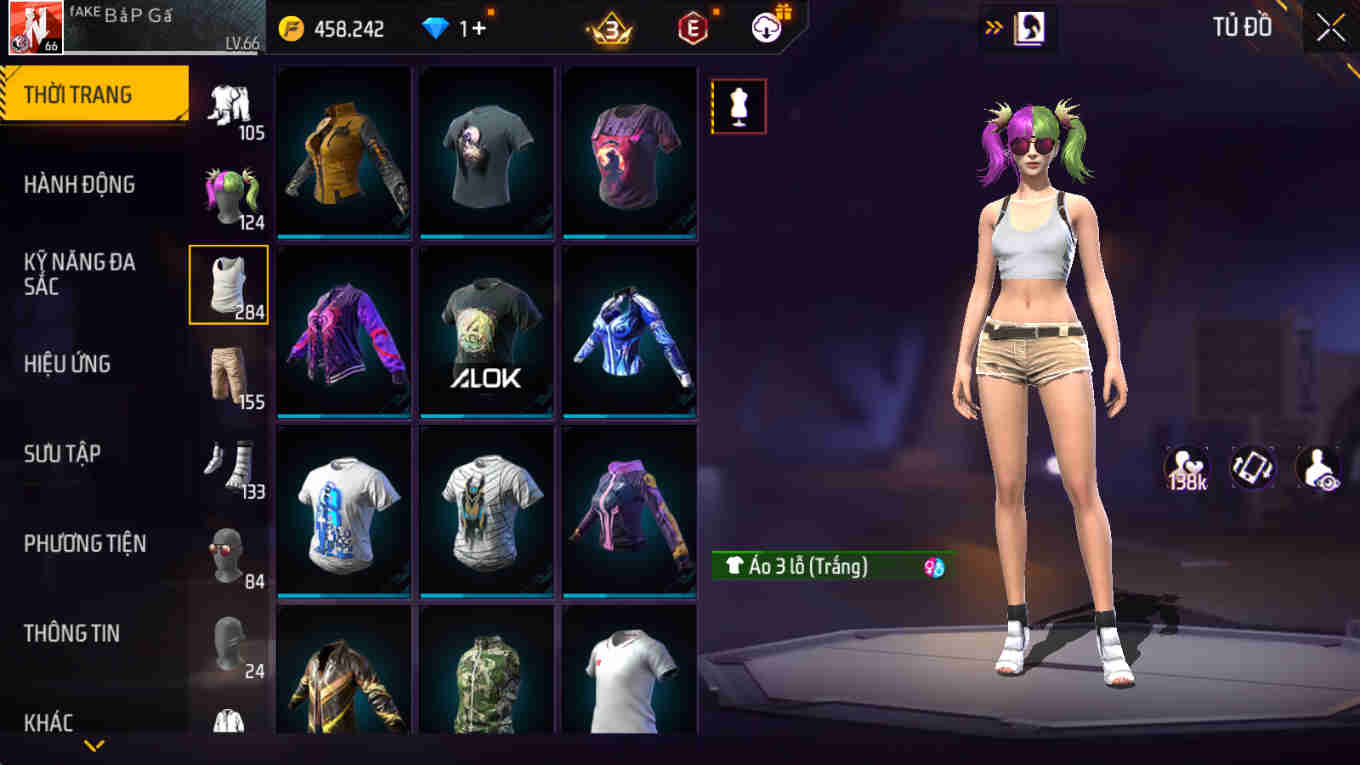Select the ALOK t-shirt thumbnail
1360x765 pixels.
click(x=486, y=330)
